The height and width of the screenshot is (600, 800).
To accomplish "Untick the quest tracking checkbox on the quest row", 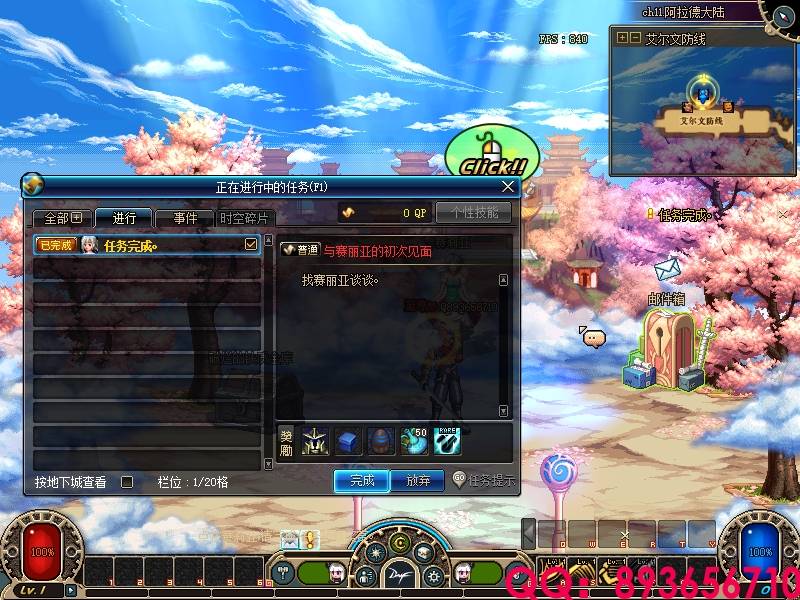I will coord(251,244).
